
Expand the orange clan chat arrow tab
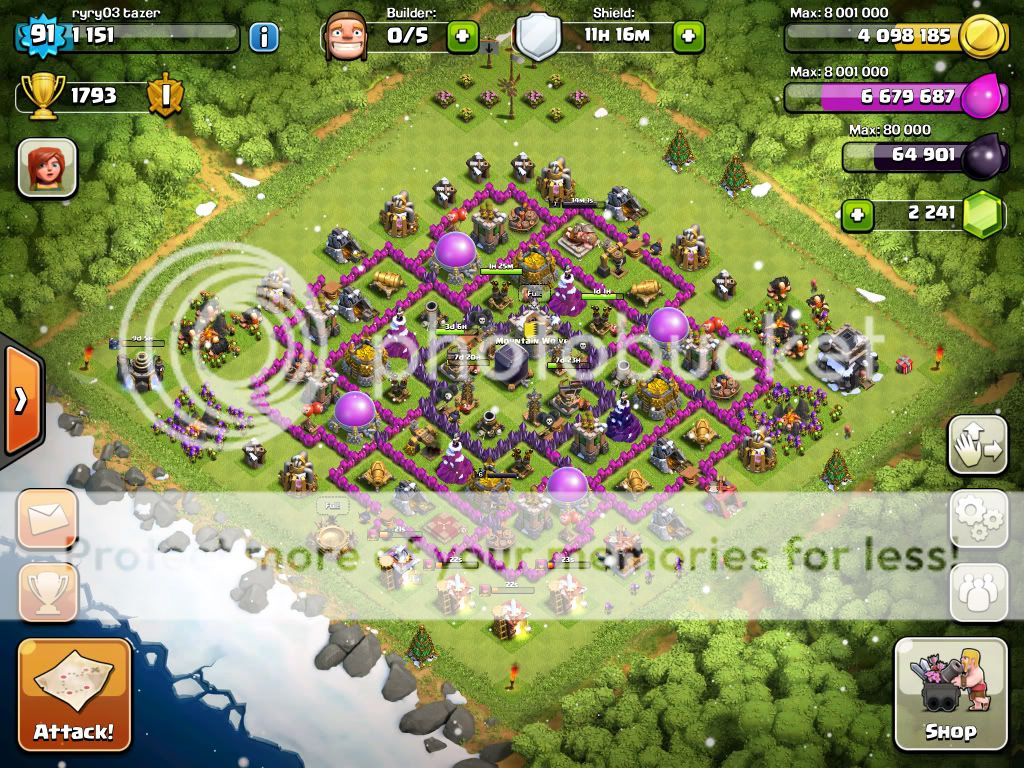click(x=20, y=402)
